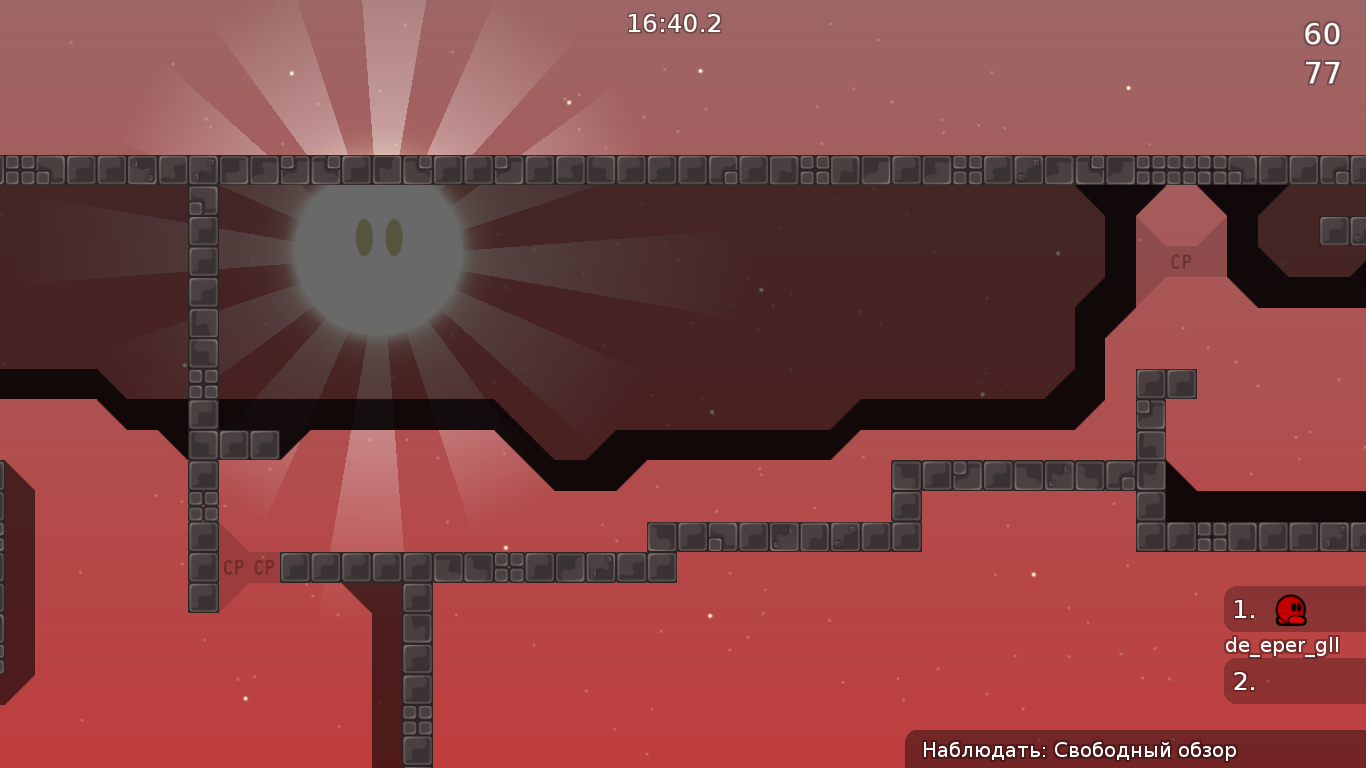Click the CP checkpoint marker near the top right
Image resolution: width=1366 pixels, height=768 pixels.
(x=1180, y=260)
